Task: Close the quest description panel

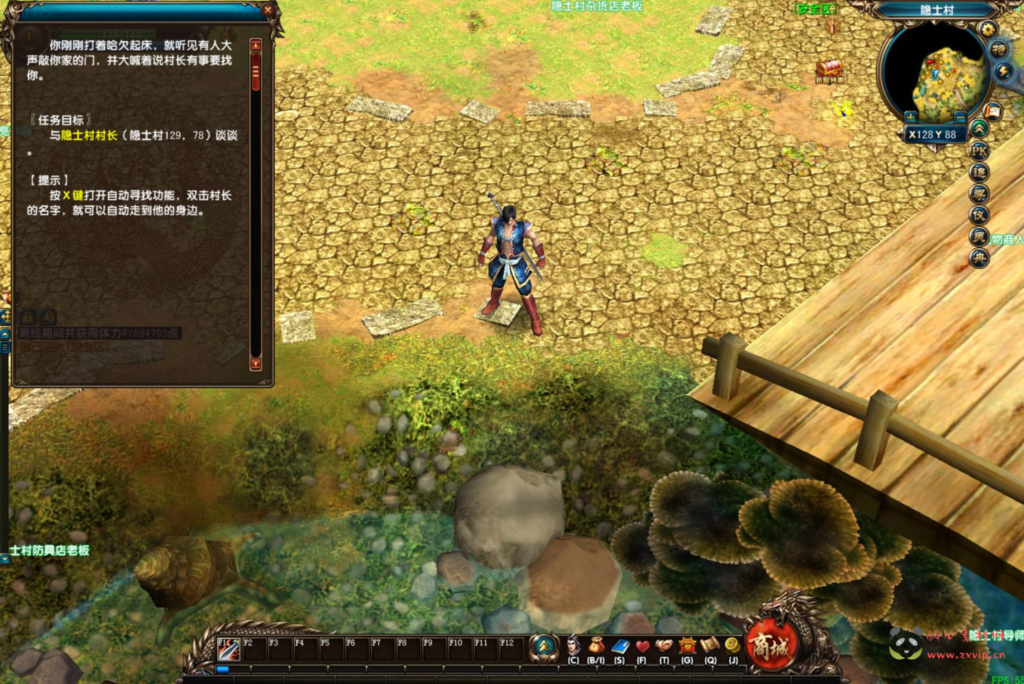Action: (267, 9)
